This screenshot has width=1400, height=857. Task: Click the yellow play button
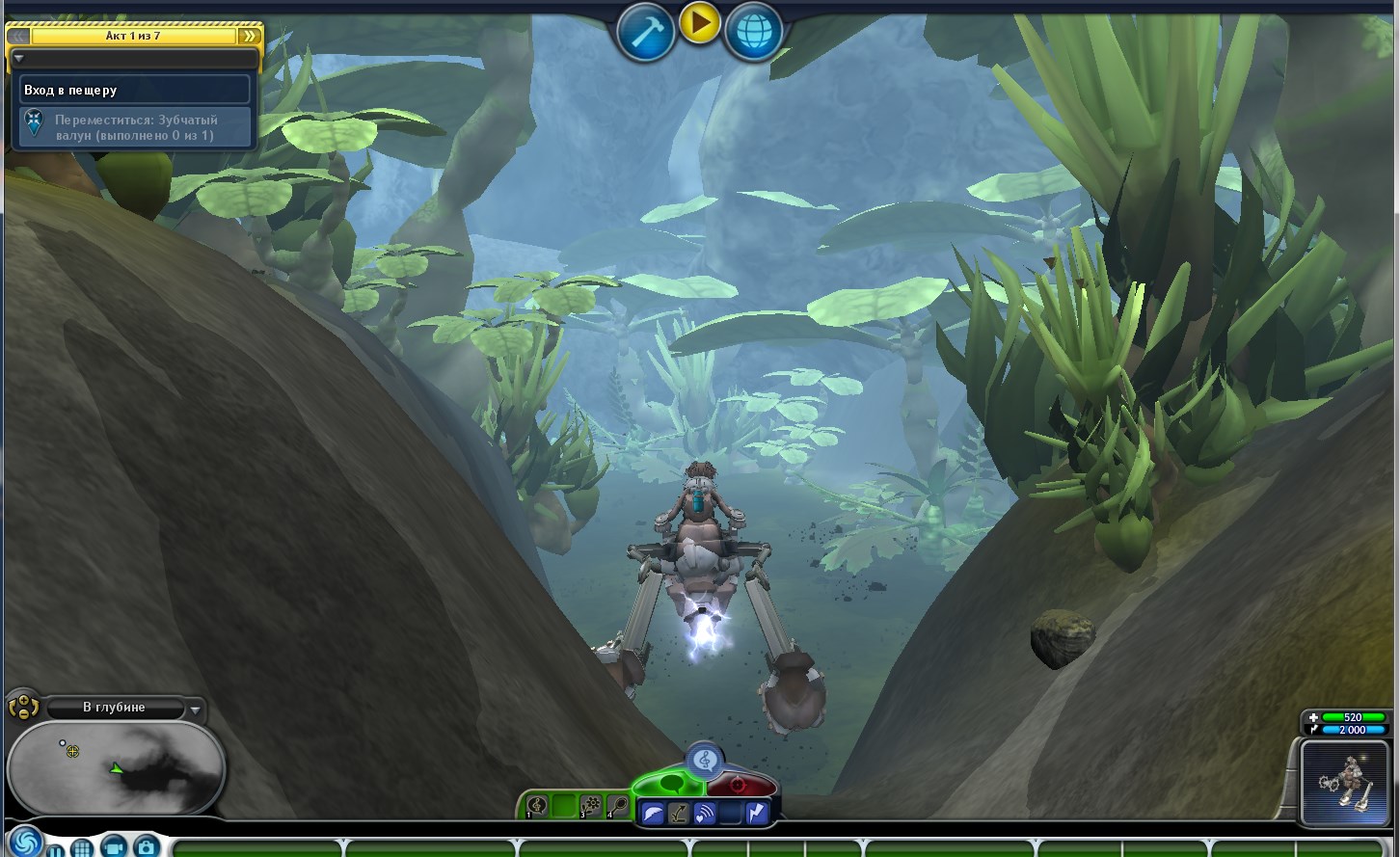point(700,23)
